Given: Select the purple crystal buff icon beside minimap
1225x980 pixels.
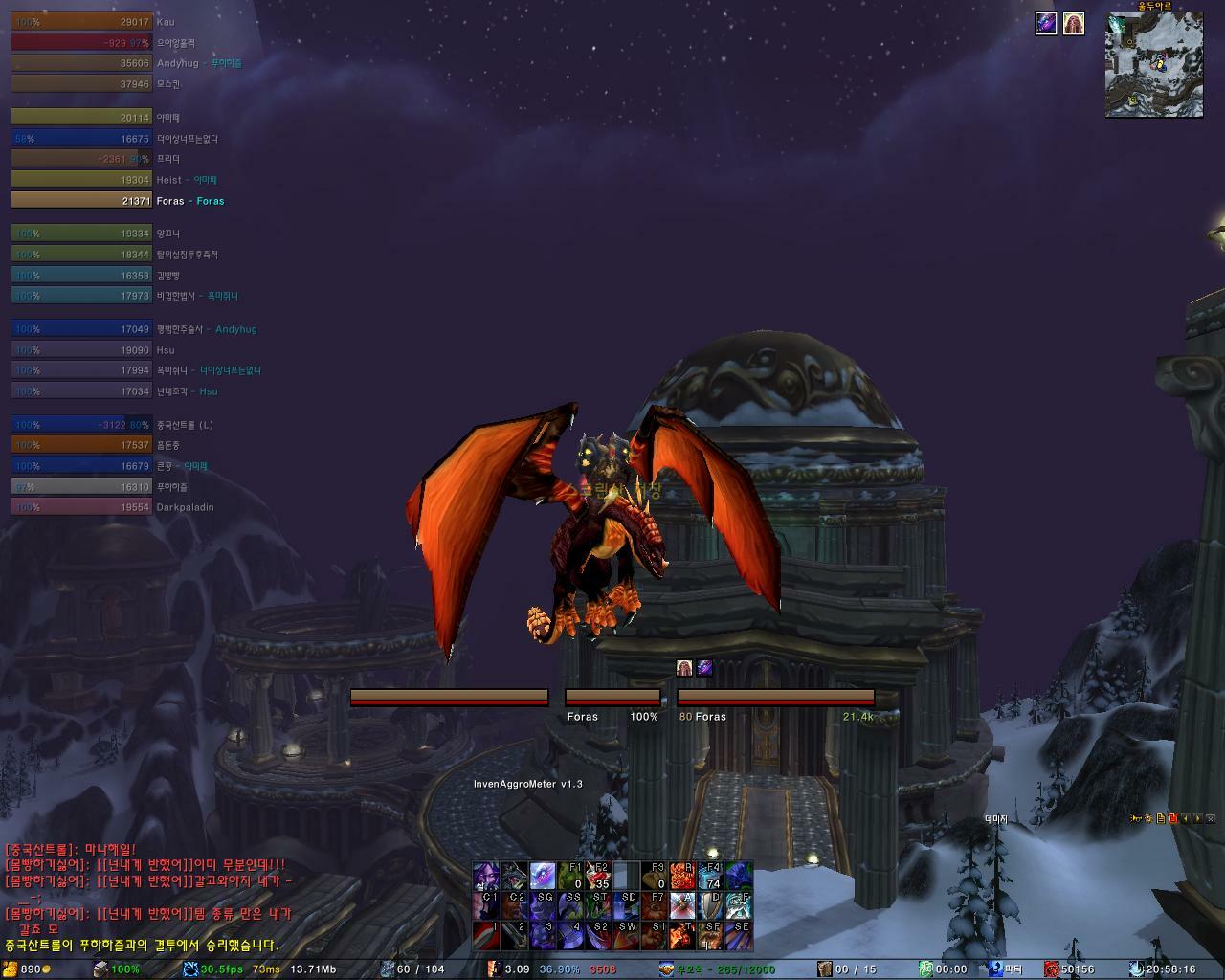Looking at the screenshot, I should (1046, 24).
